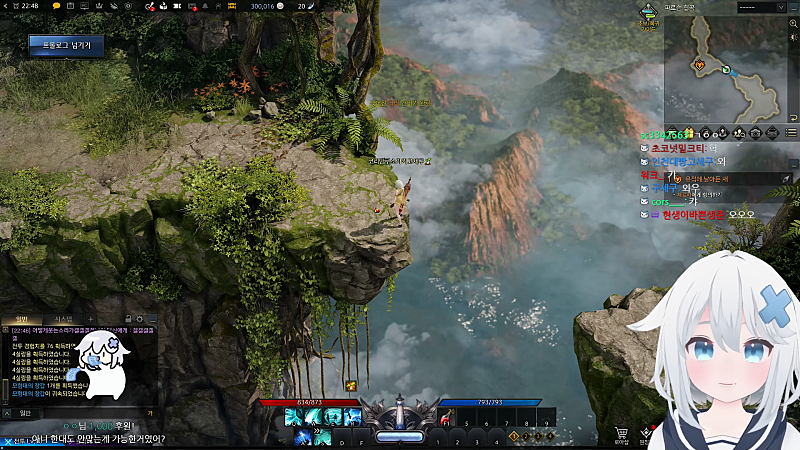Select the first diamond preset slot
The image size is (800, 450).
(514, 436)
